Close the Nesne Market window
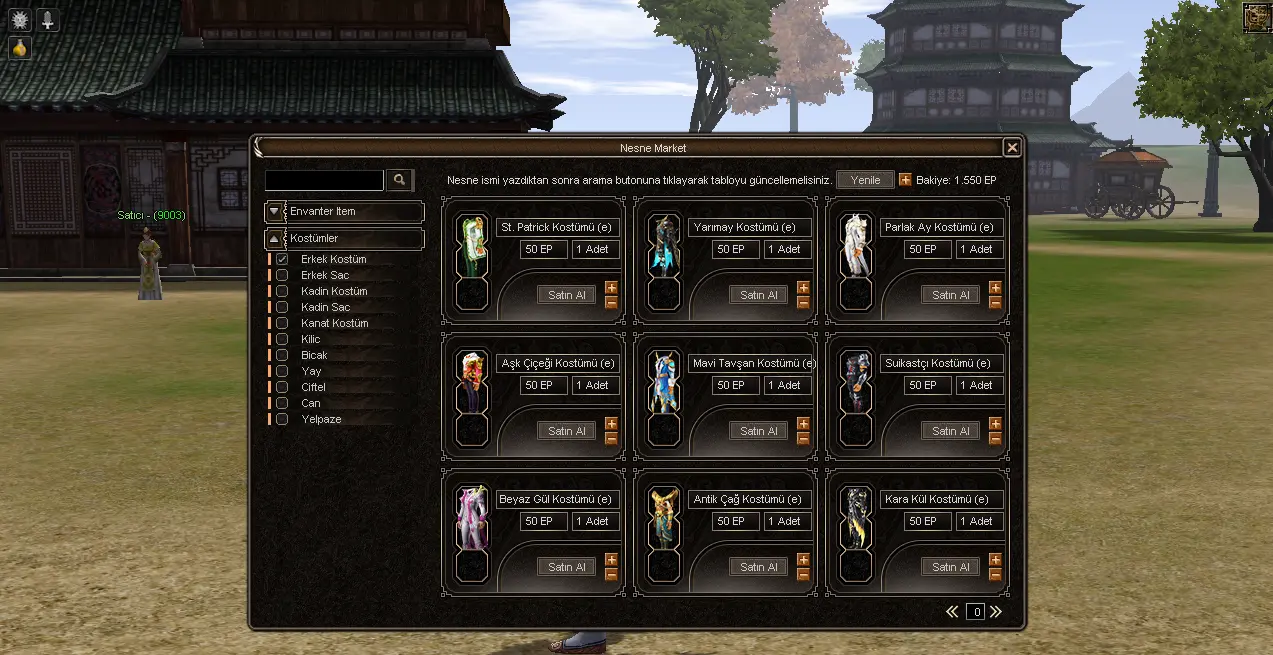Image resolution: width=1273 pixels, height=655 pixels. (1012, 148)
